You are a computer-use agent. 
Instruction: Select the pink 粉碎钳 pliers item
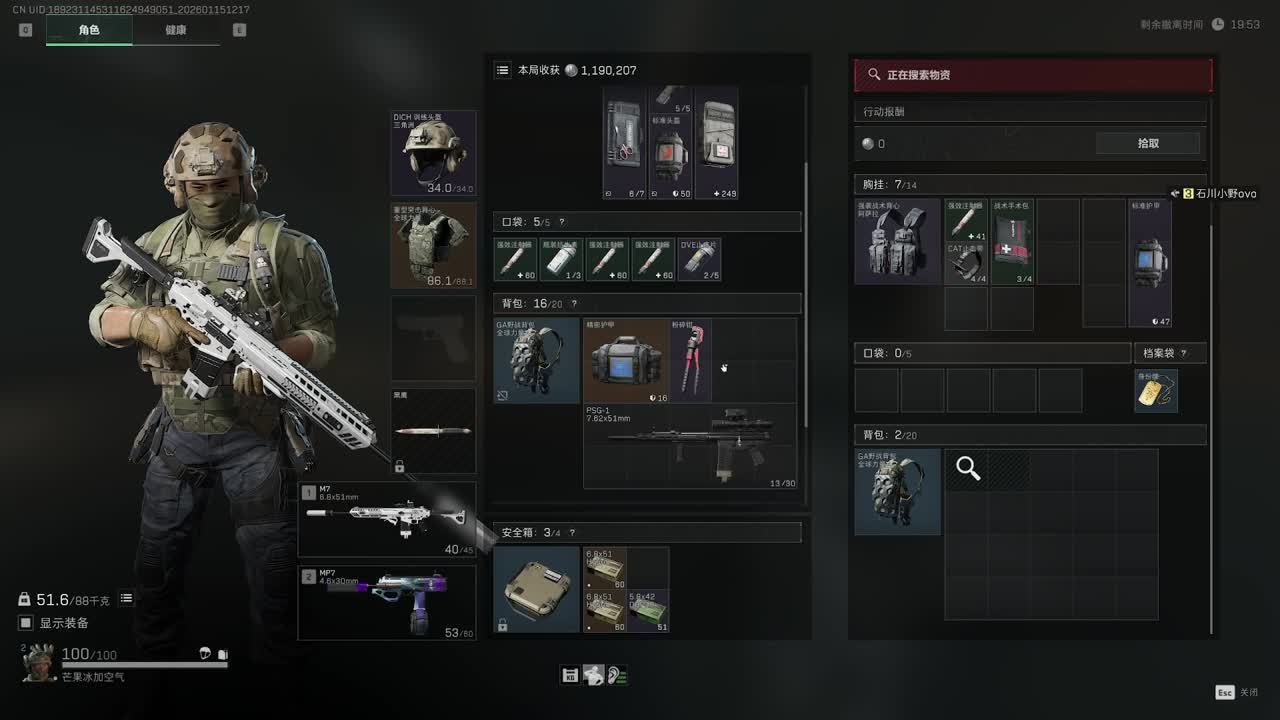691,361
